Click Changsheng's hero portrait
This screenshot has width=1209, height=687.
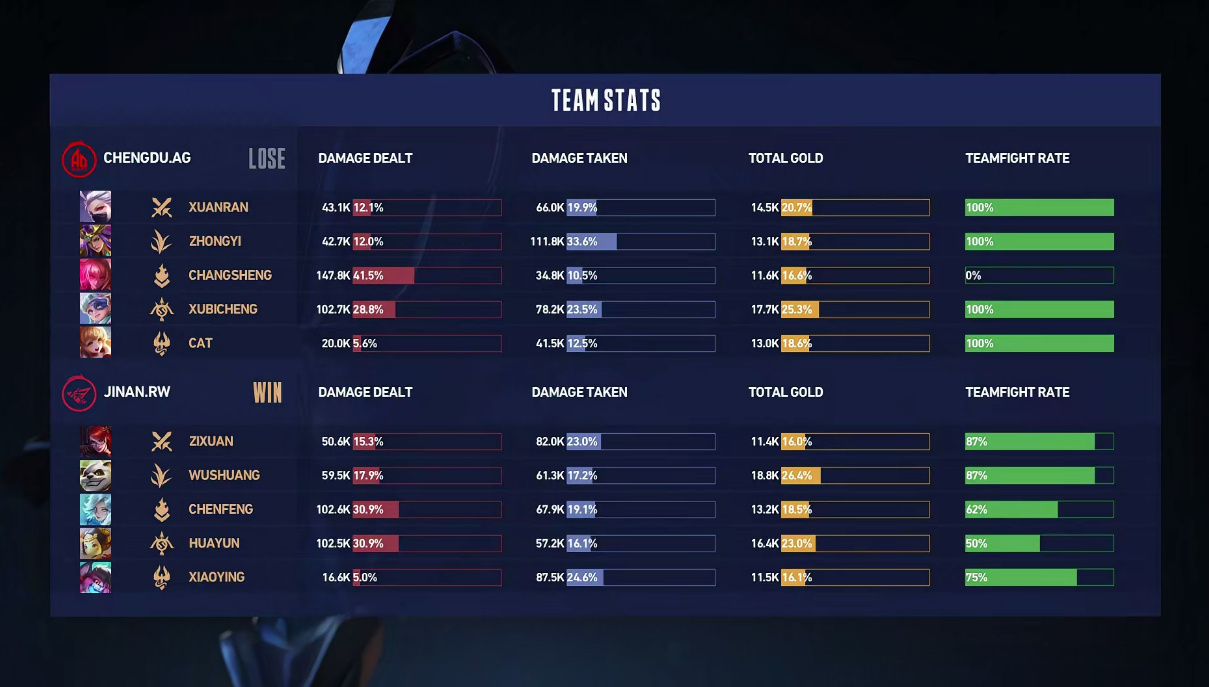coord(95,275)
